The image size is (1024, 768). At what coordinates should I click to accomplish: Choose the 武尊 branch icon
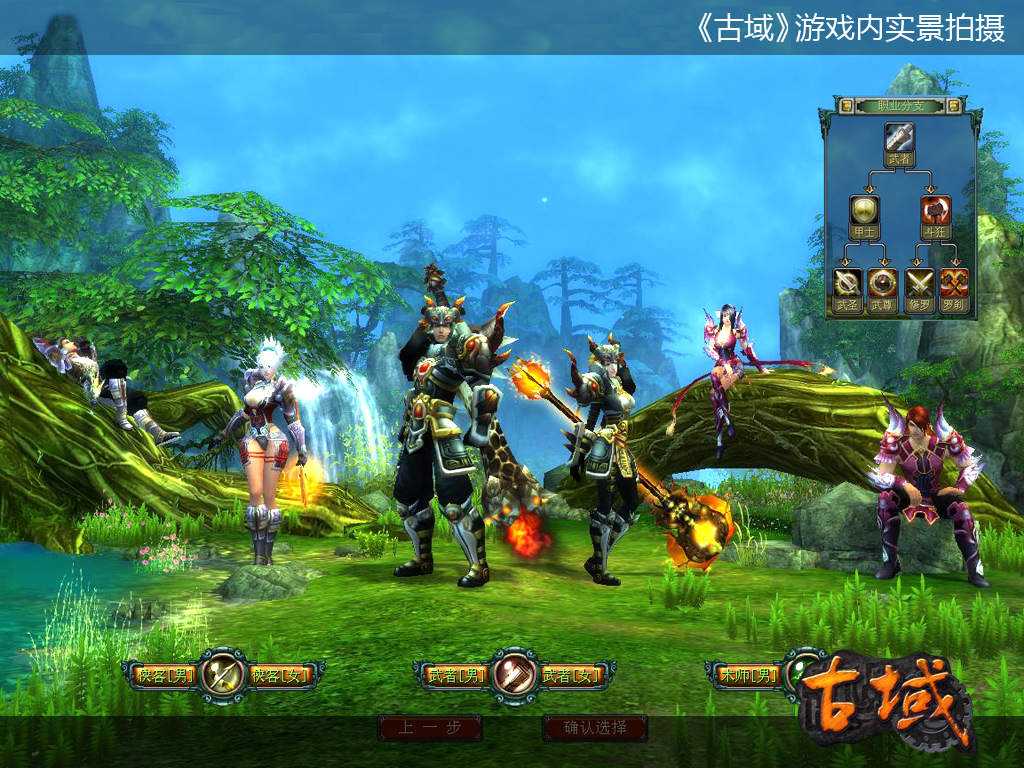click(882, 283)
